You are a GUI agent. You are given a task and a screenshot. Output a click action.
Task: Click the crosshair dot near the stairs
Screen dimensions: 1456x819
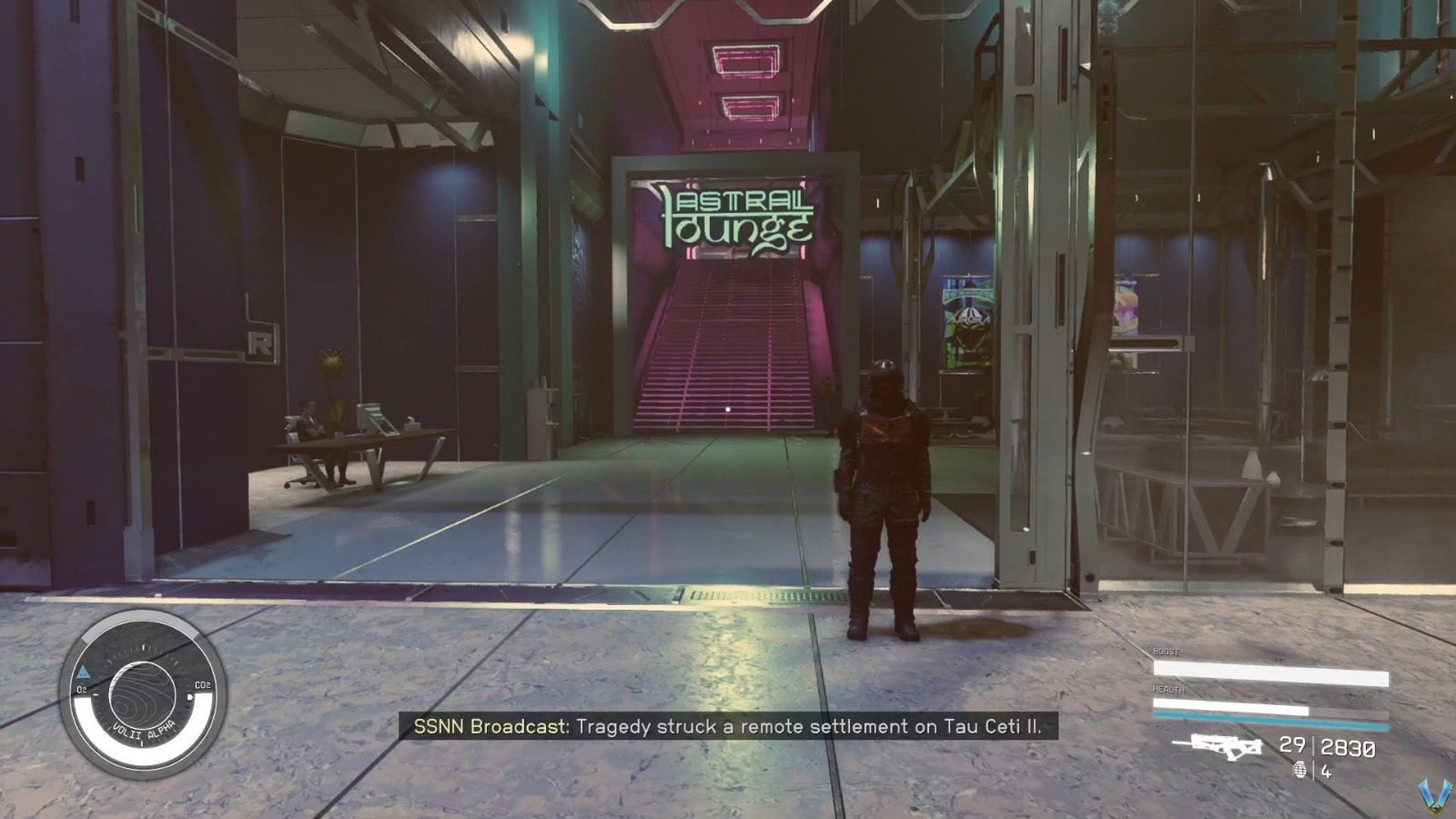coord(727,409)
